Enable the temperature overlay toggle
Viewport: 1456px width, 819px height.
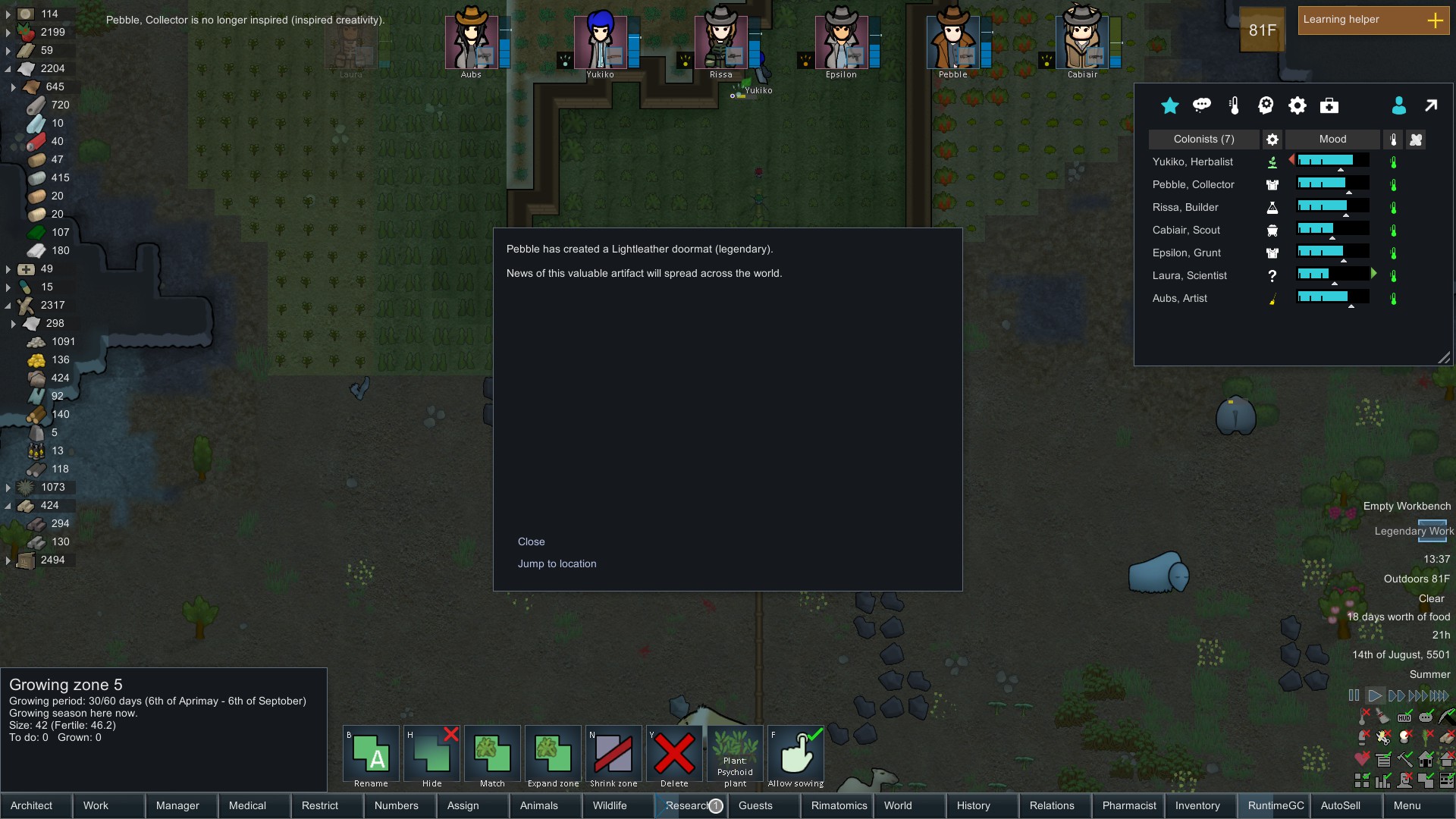click(1362, 716)
